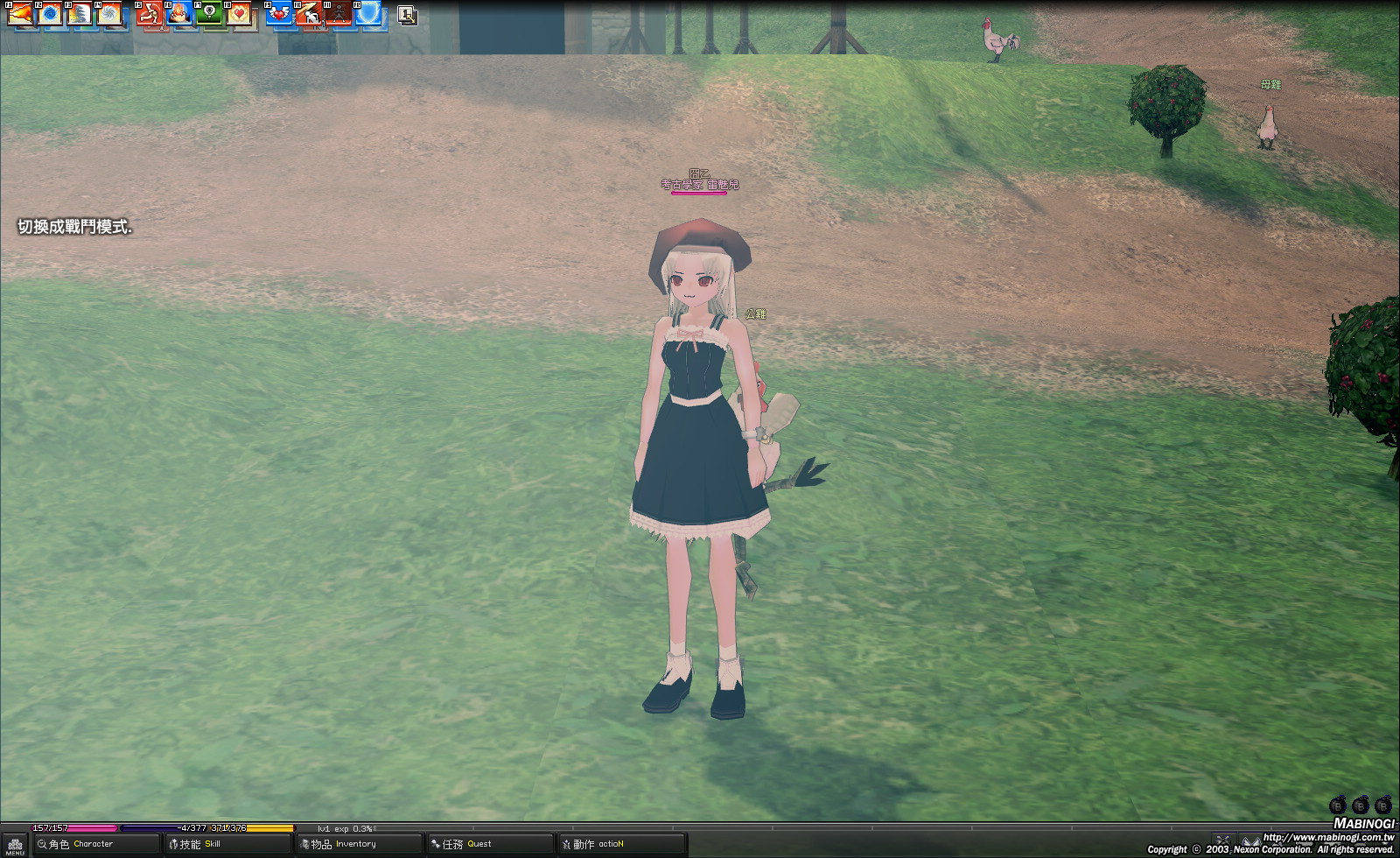Activate the F8 glowing heart healing skill

pos(240,14)
